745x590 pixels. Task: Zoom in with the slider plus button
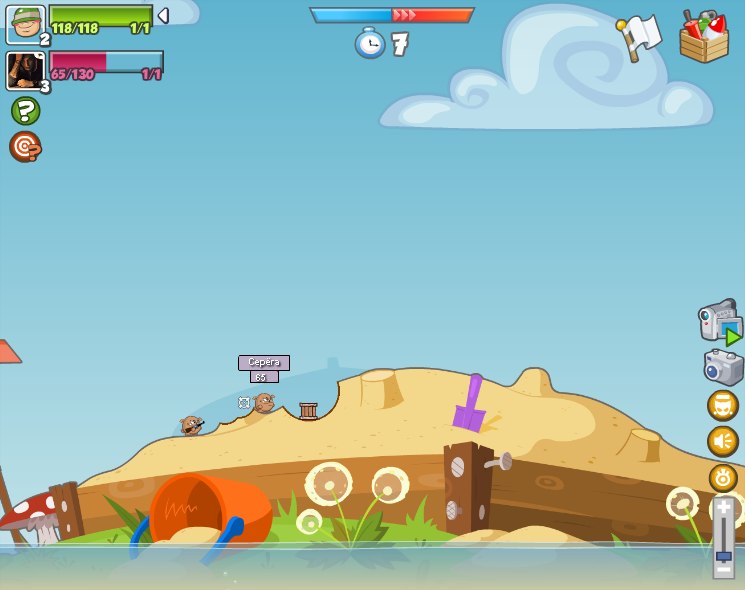pyautogui.click(x=723, y=508)
